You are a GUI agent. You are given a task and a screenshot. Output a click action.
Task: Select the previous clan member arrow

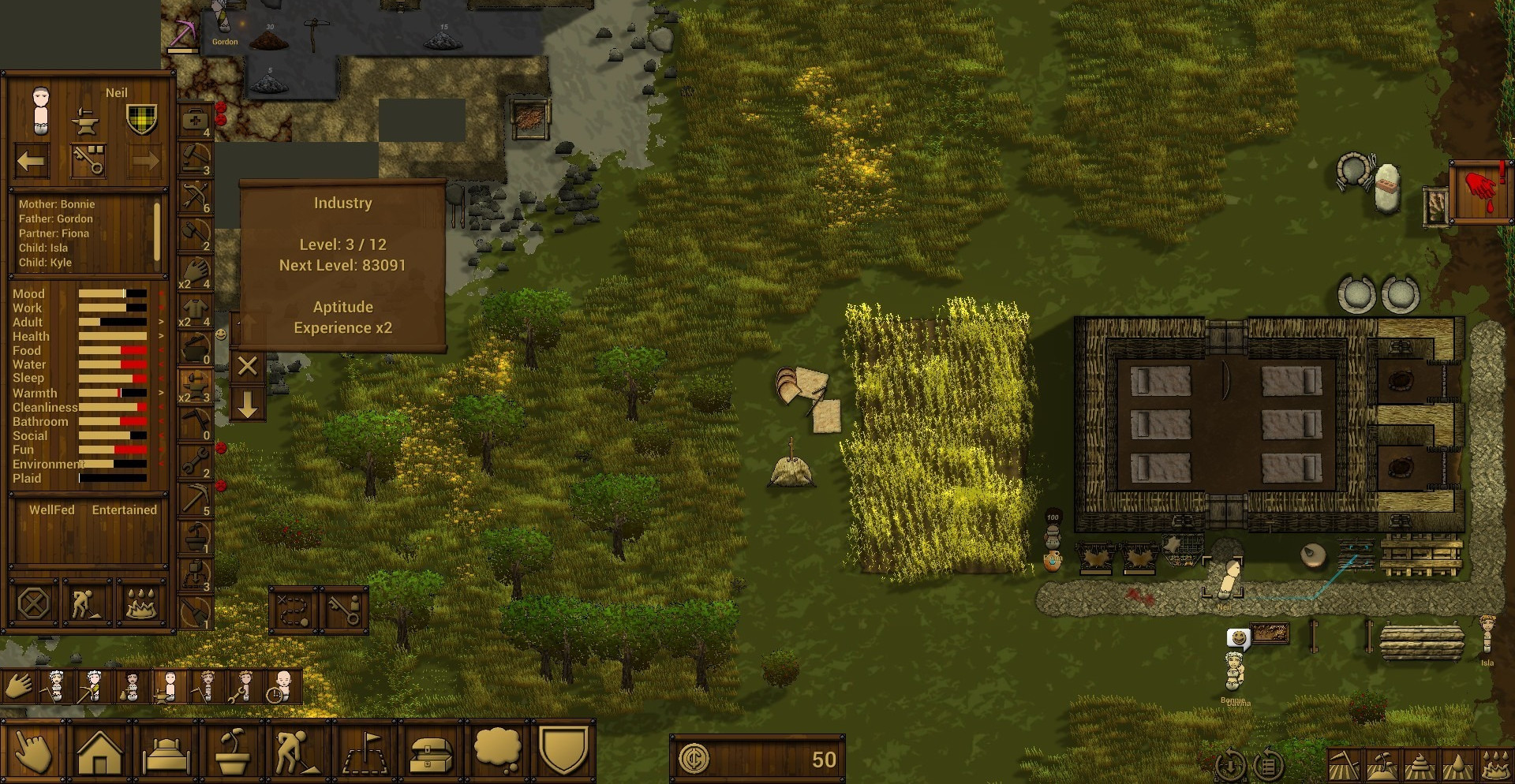(x=32, y=162)
